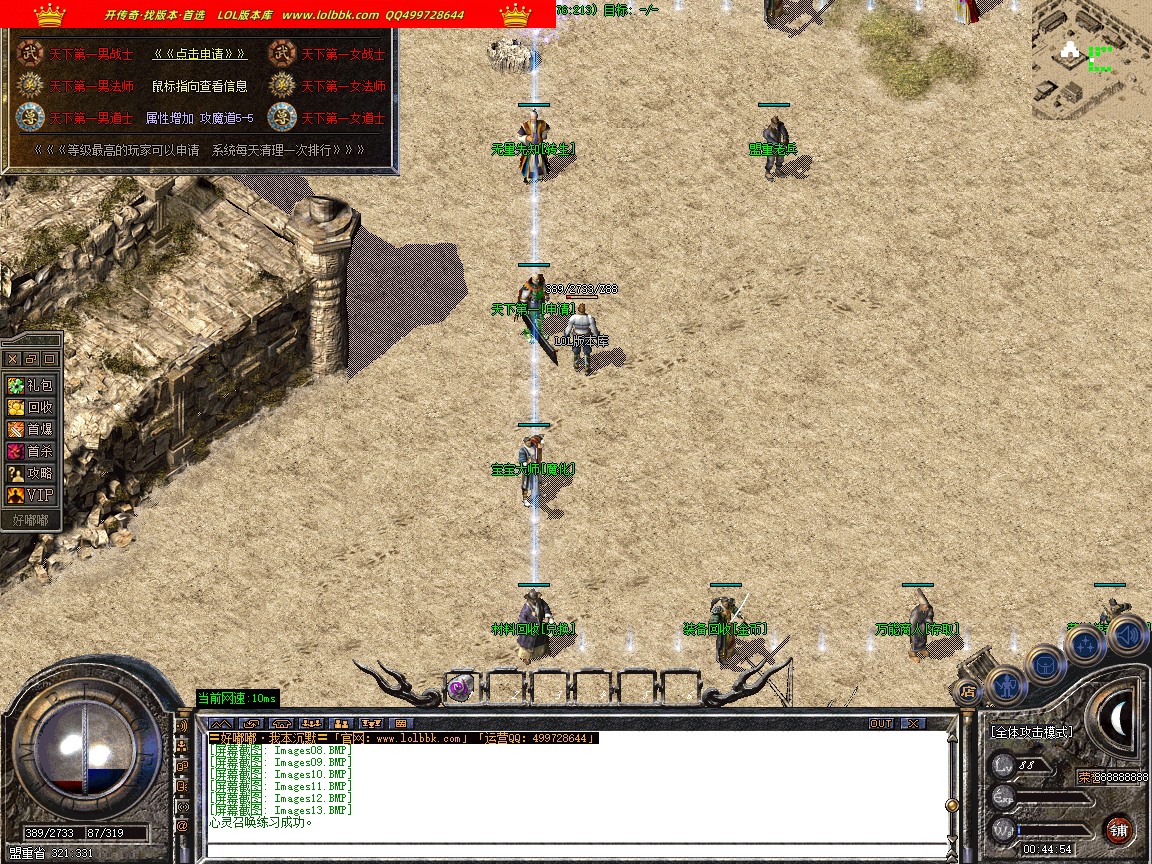
Task: Click the OUT button above chat
Action: (880, 723)
